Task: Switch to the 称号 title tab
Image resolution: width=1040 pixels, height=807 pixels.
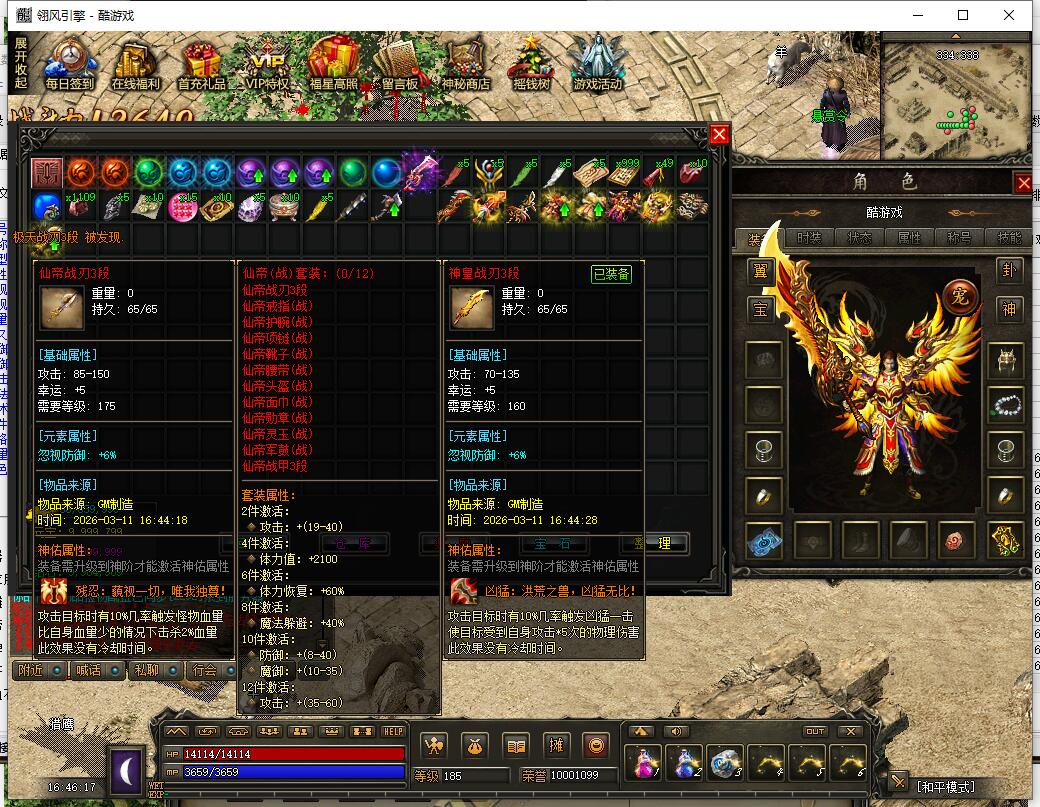Action: pyautogui.click(x=959, y=238)
